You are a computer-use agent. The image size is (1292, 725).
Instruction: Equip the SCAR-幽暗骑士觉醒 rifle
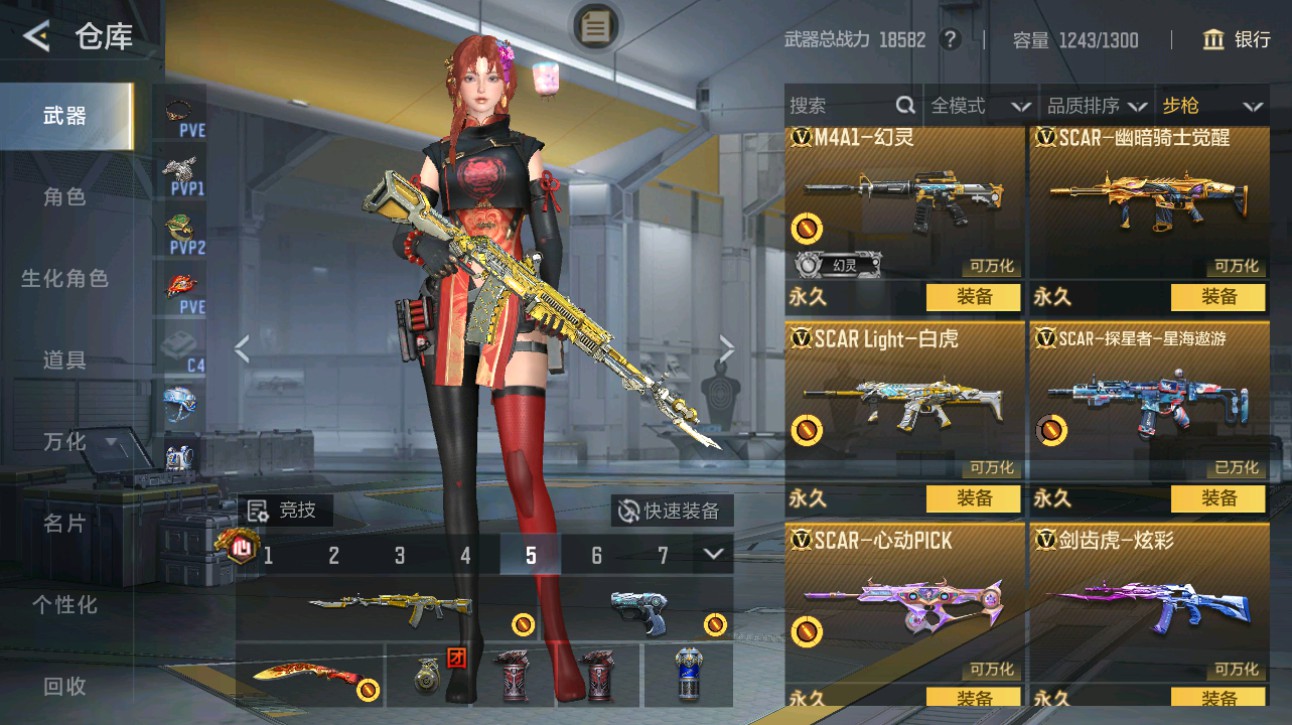(x=1218, y=297)
